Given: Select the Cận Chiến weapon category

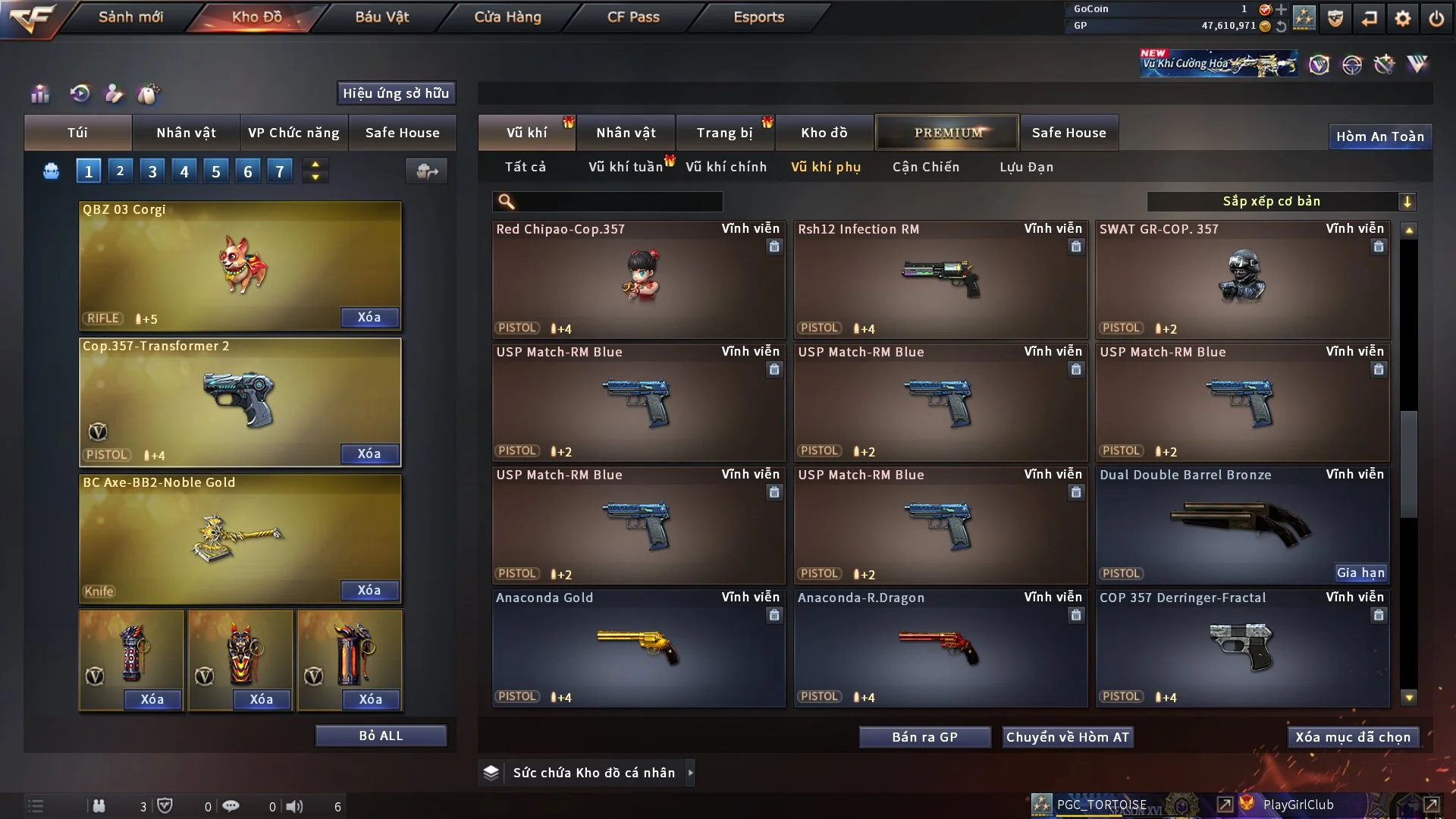Looking at the screenshot, I should point(925,167).
